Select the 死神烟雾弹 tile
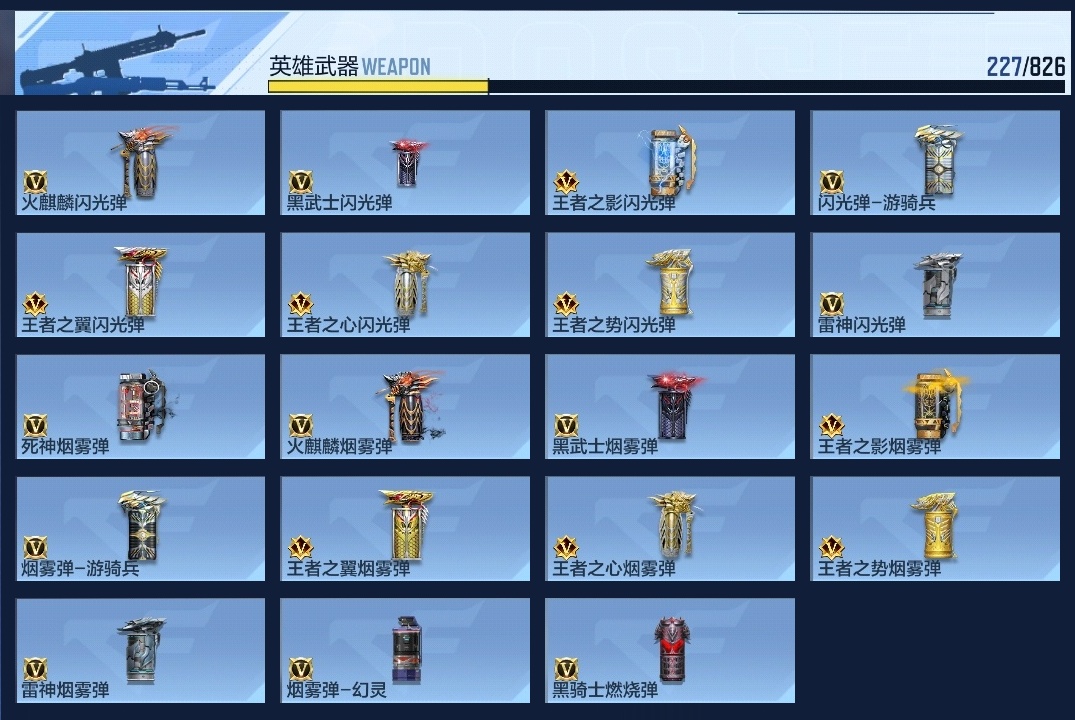The image size is (1075, 720). (141, 407)
